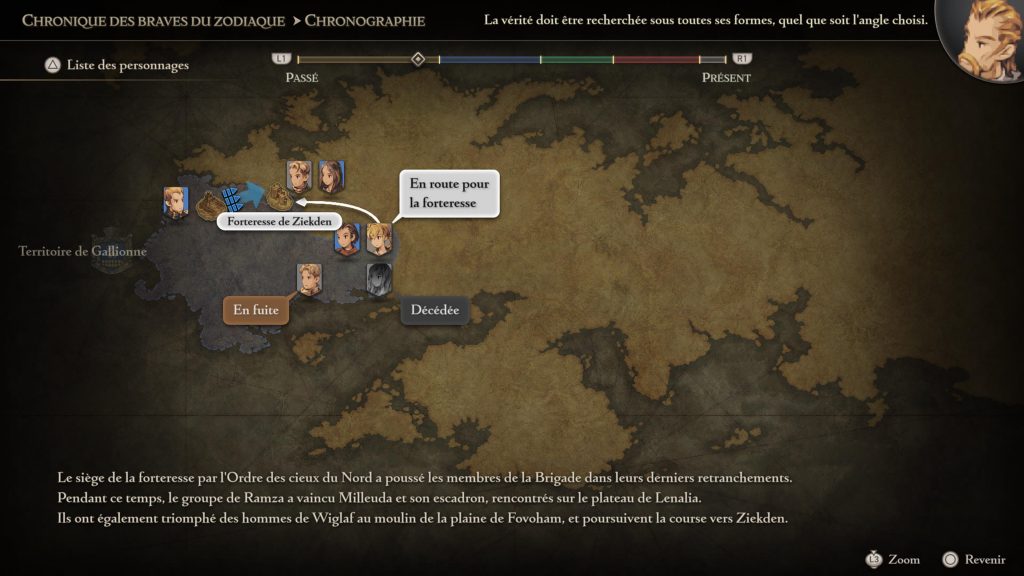Pick the bearded man's portrait west of the fortress

(x=176, y=201)
